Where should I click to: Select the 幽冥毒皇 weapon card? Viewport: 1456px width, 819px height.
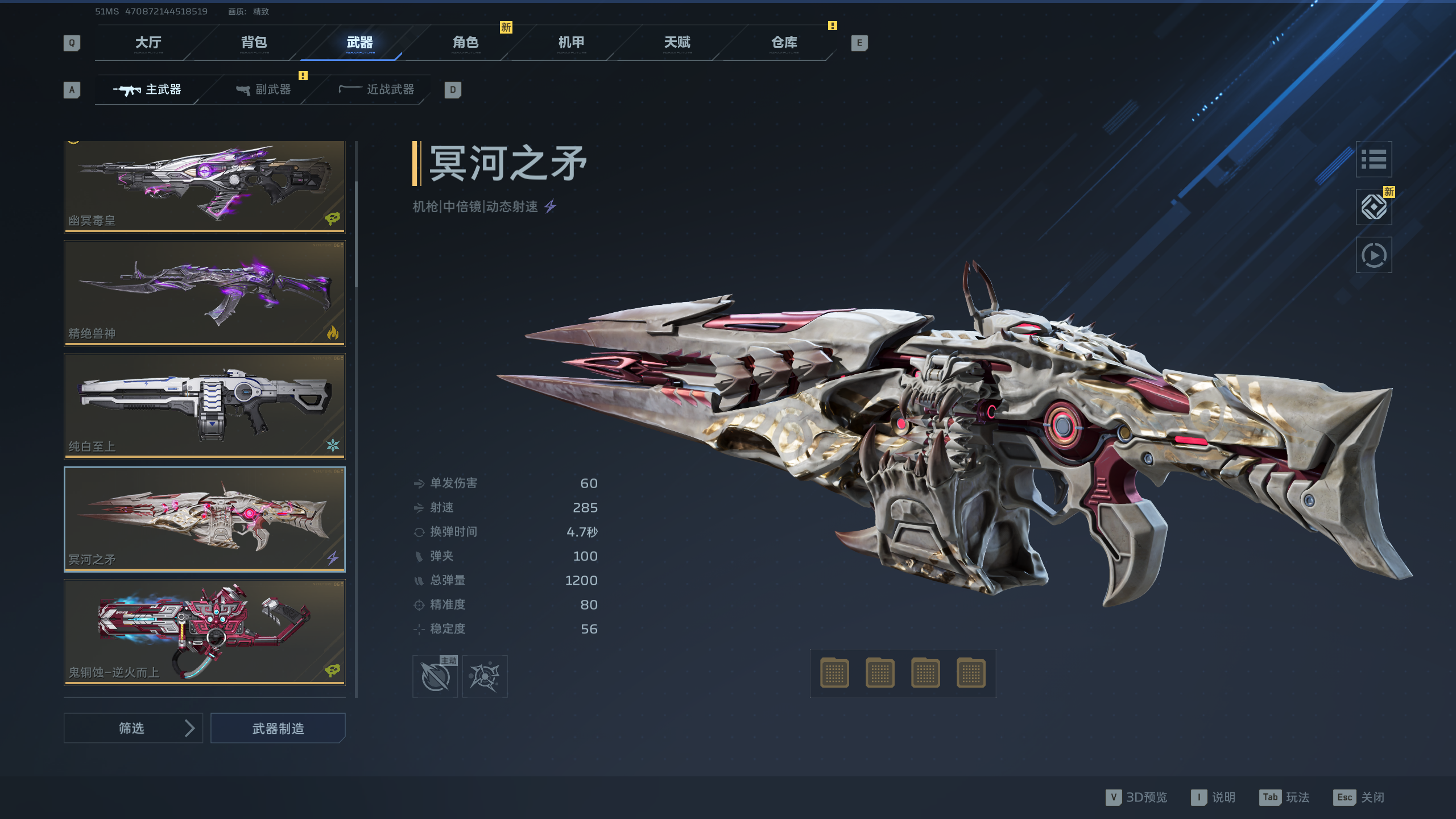coord(204,186)
